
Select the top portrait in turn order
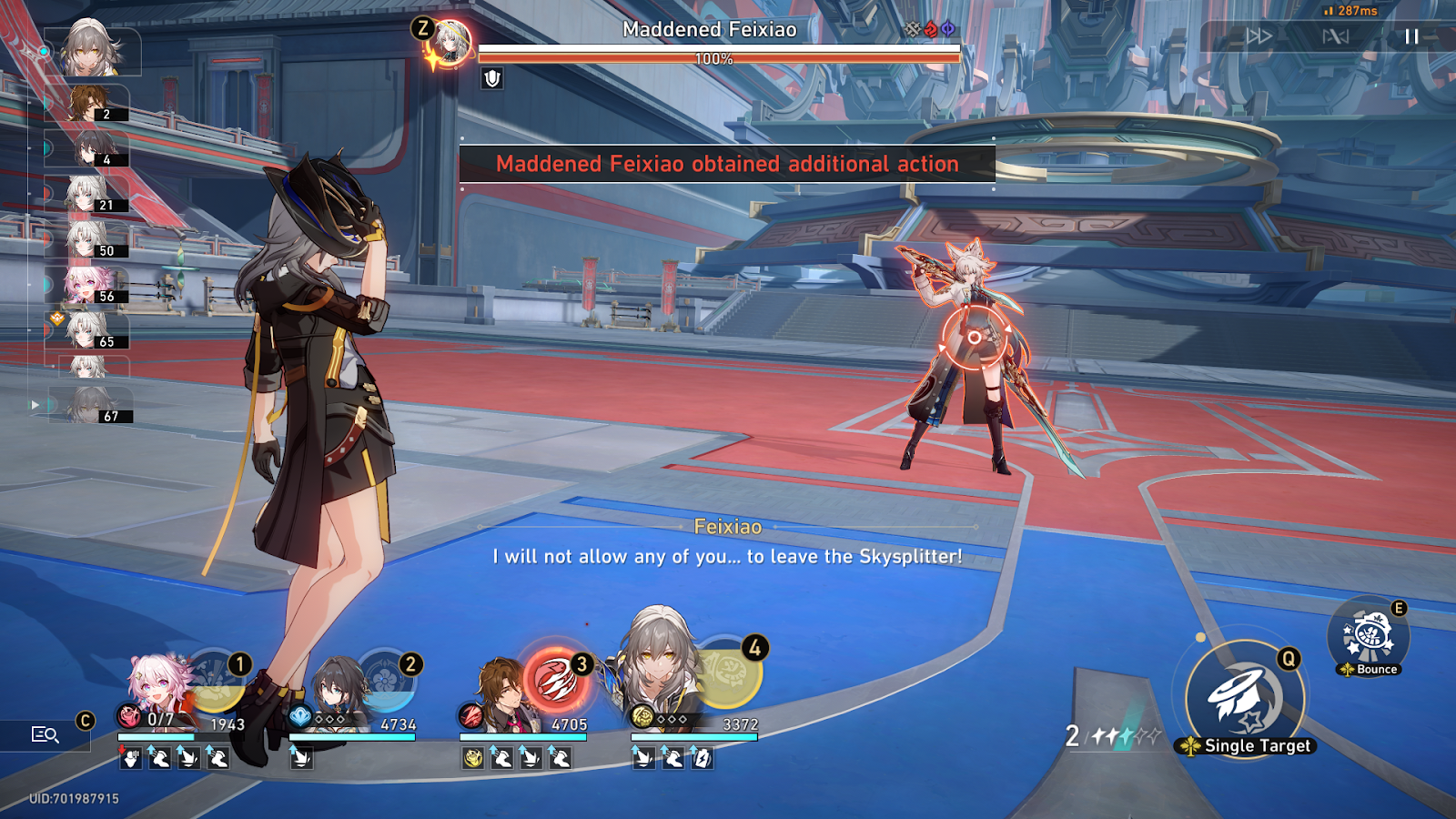(x=92, y=50)
